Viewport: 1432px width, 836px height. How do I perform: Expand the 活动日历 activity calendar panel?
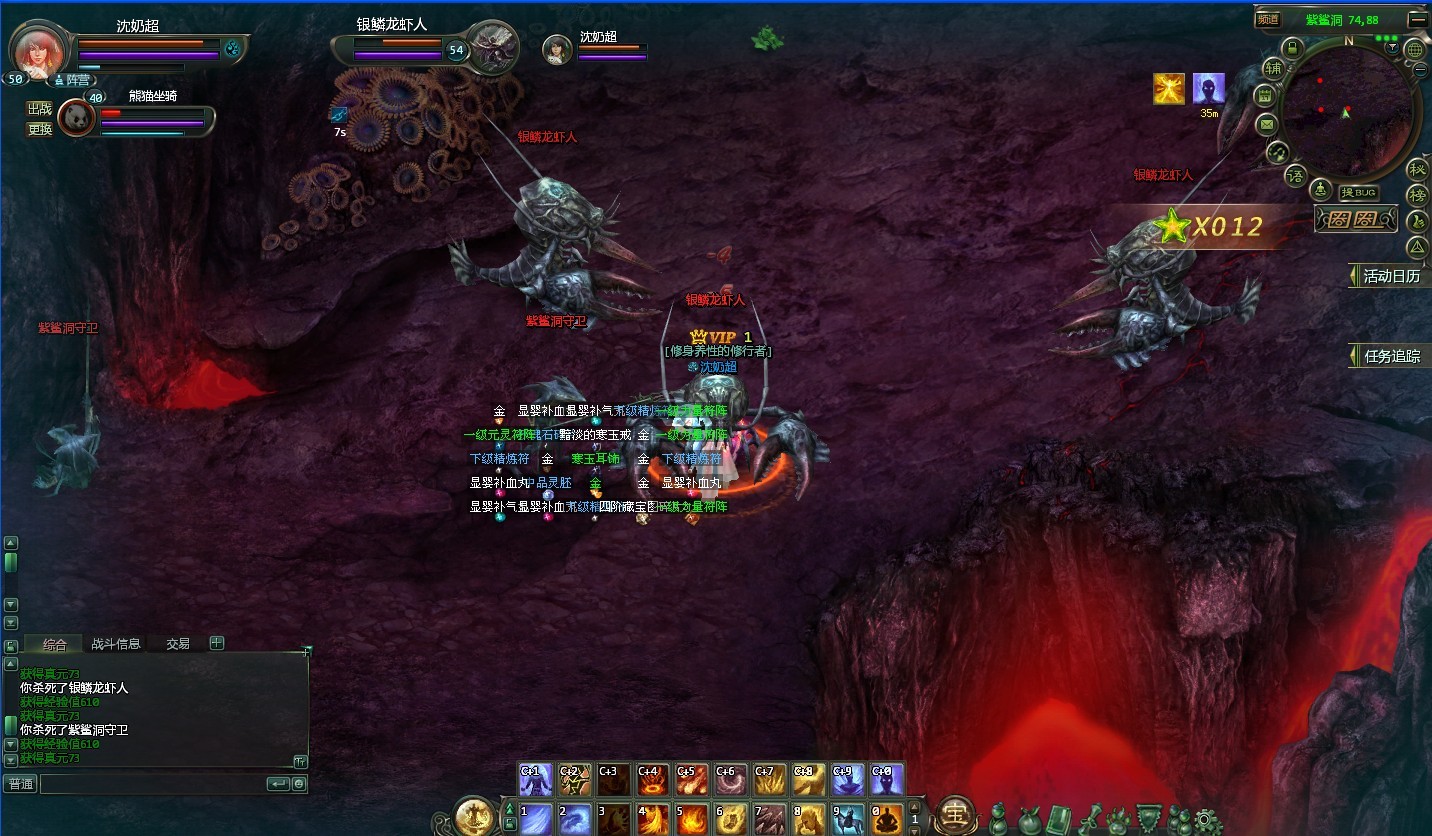point(1388,276)
